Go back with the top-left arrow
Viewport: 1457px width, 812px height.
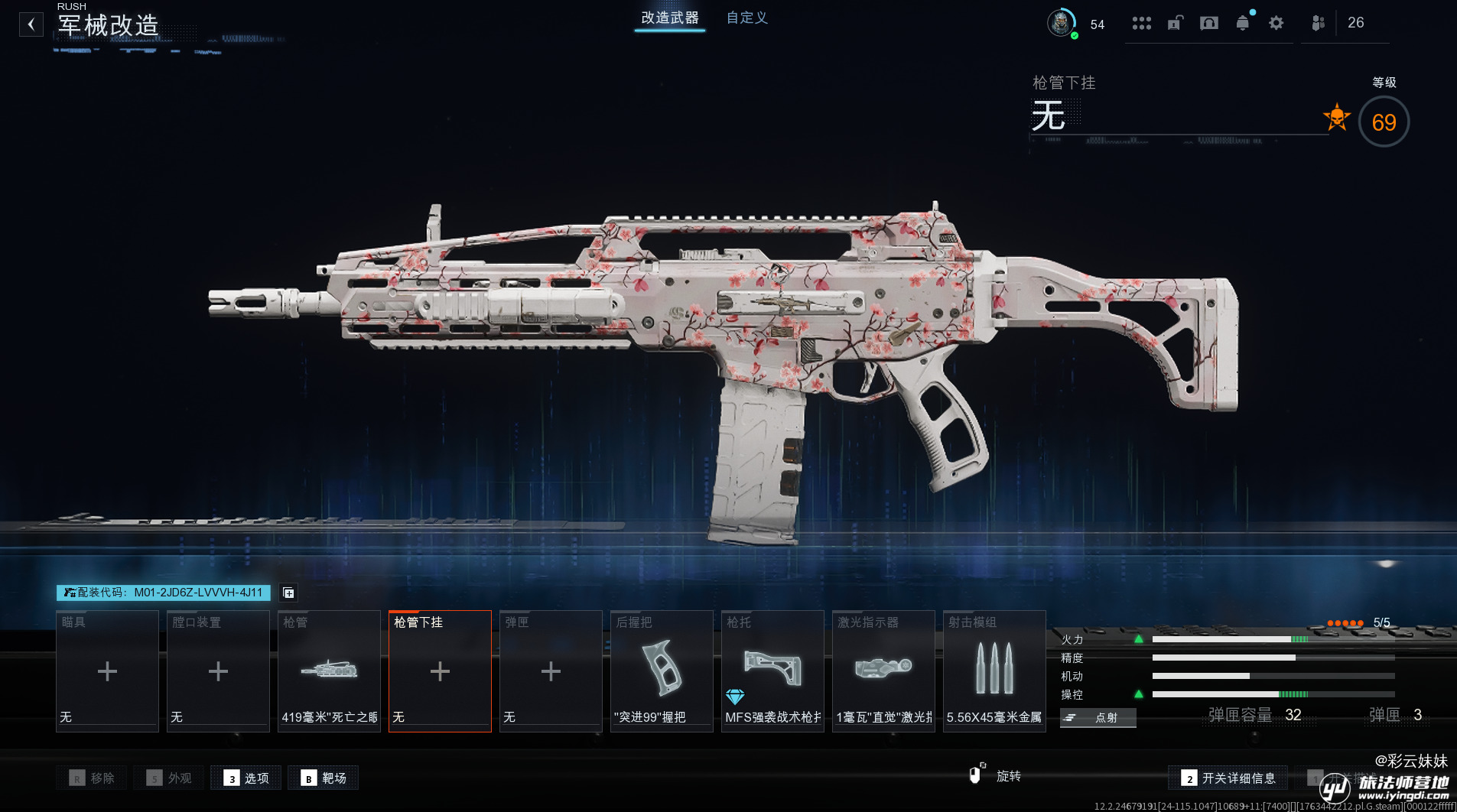tap(31, 24)
